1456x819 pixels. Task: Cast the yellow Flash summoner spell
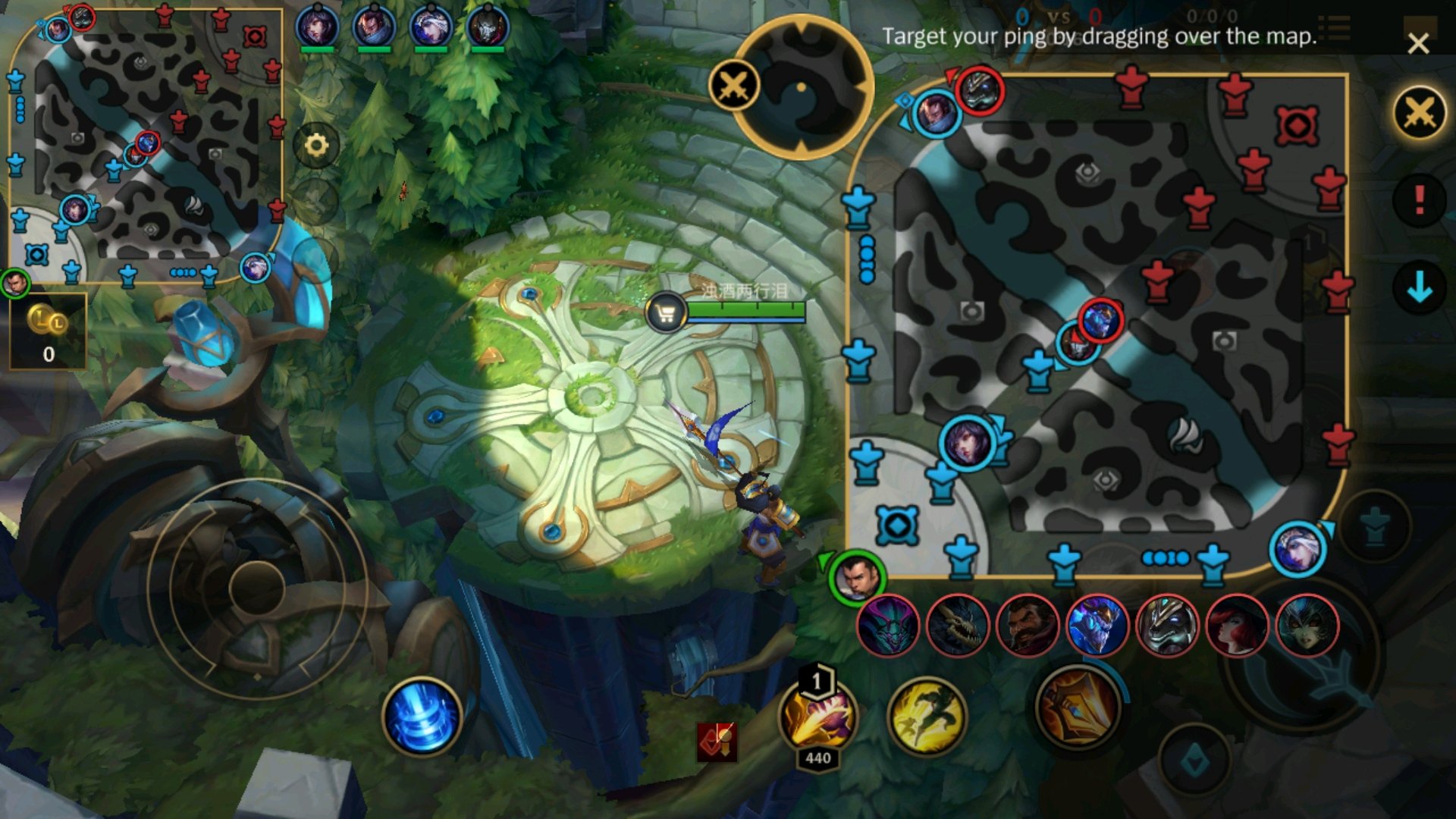pos(926,717)
